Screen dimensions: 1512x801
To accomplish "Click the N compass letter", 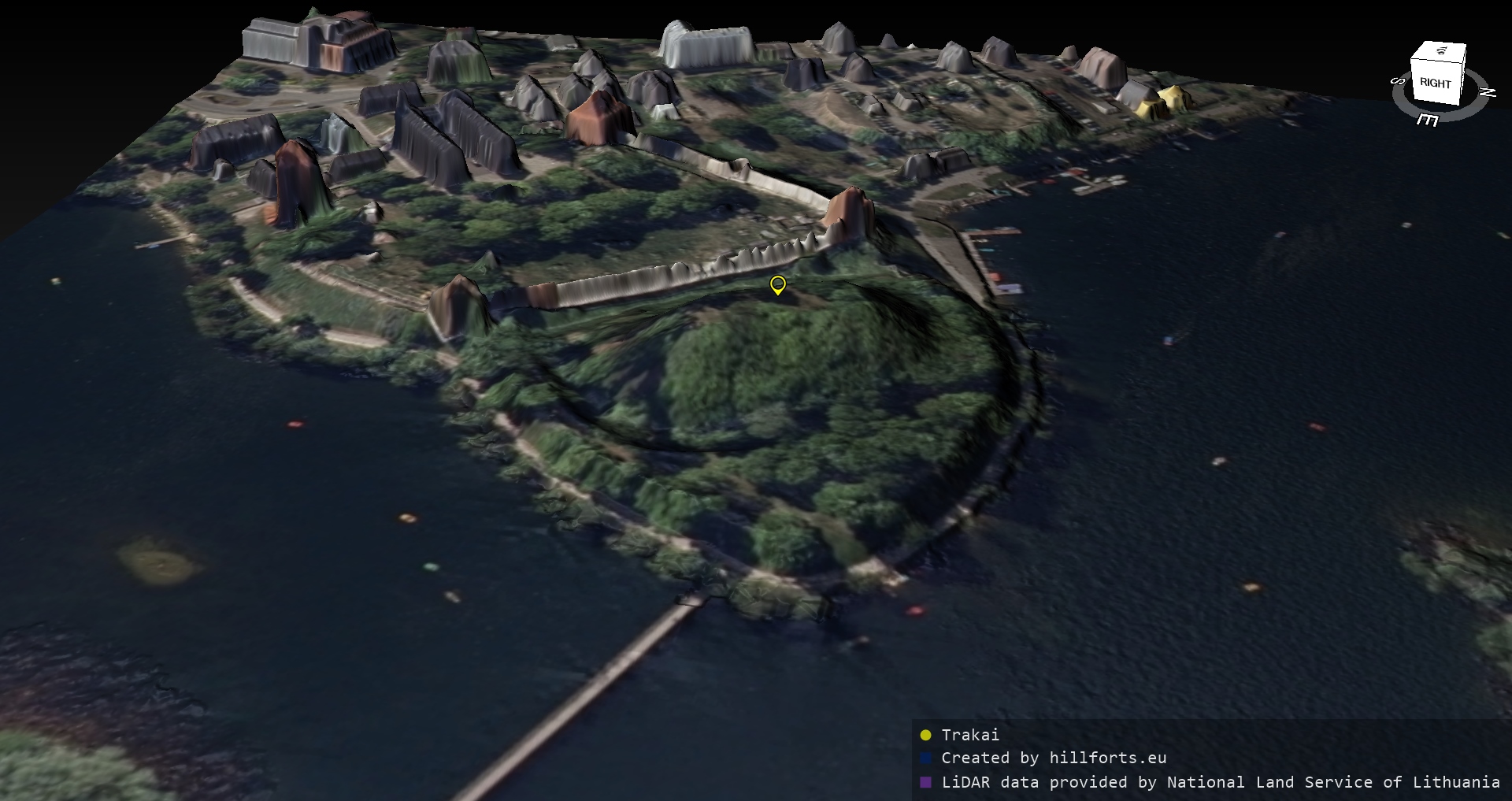I will click(x=1488, y=92).
